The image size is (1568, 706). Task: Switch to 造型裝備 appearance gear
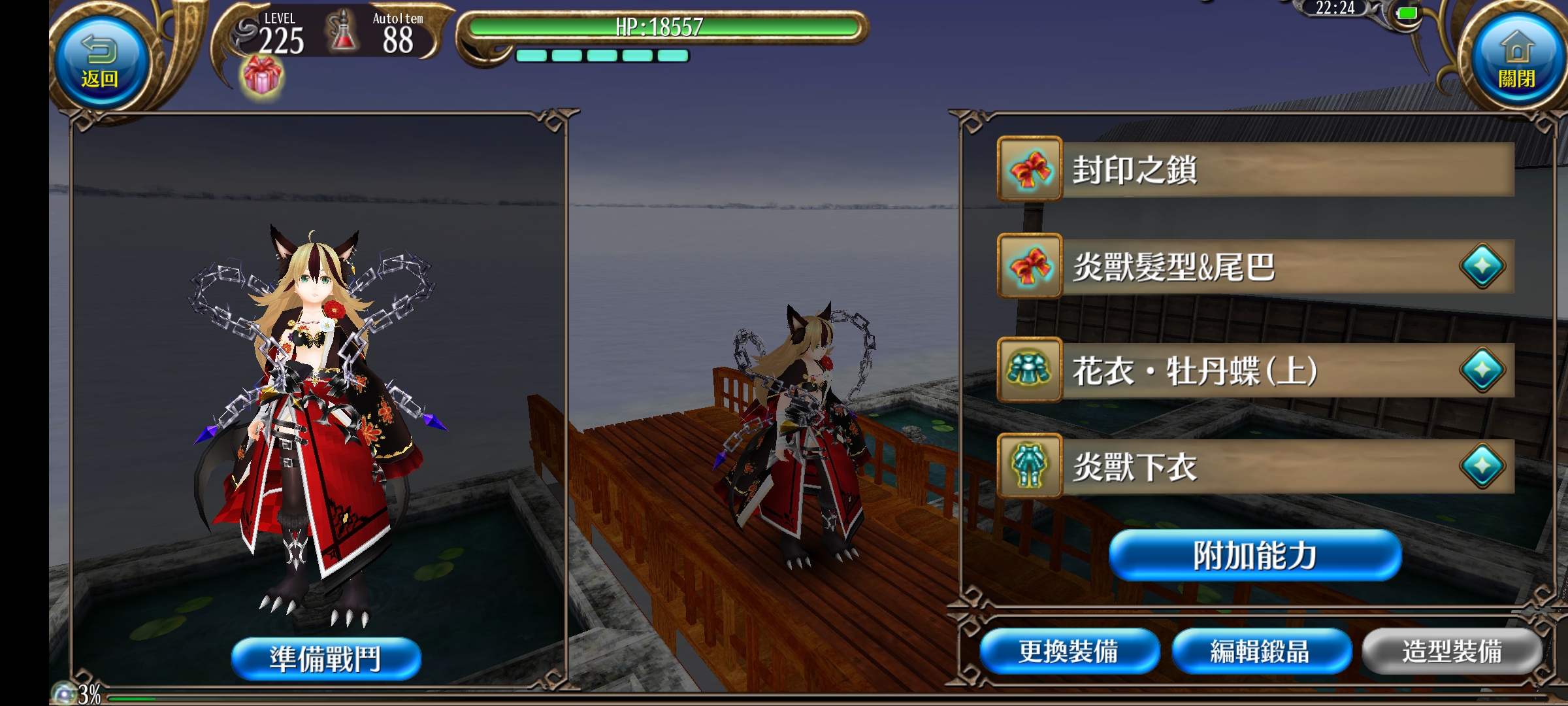click(x=1452, y=652)
